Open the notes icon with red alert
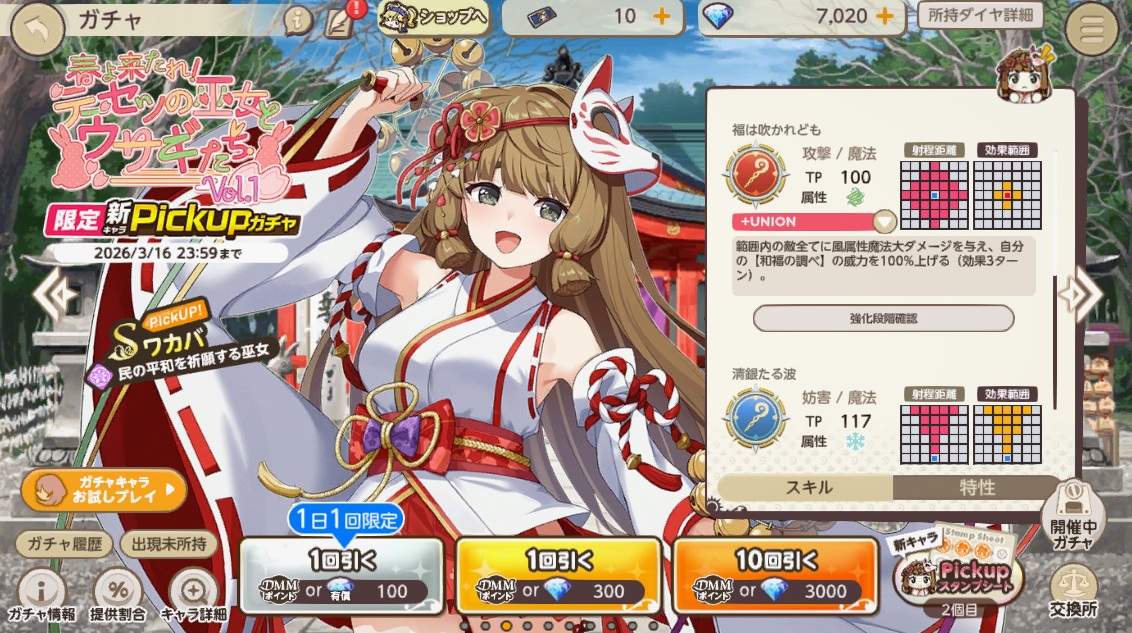This screenshot has height=633, width=1132. coord(341,20)
